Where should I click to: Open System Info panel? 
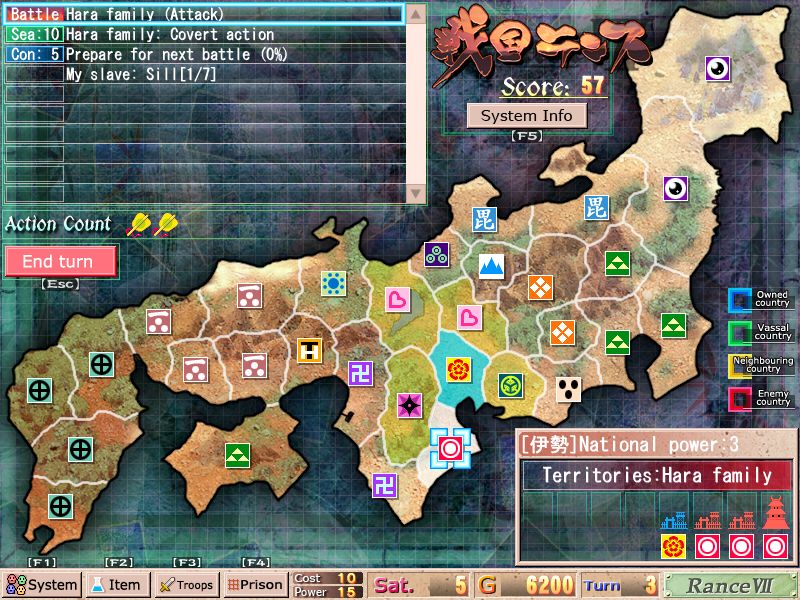(x=526, y=115)
